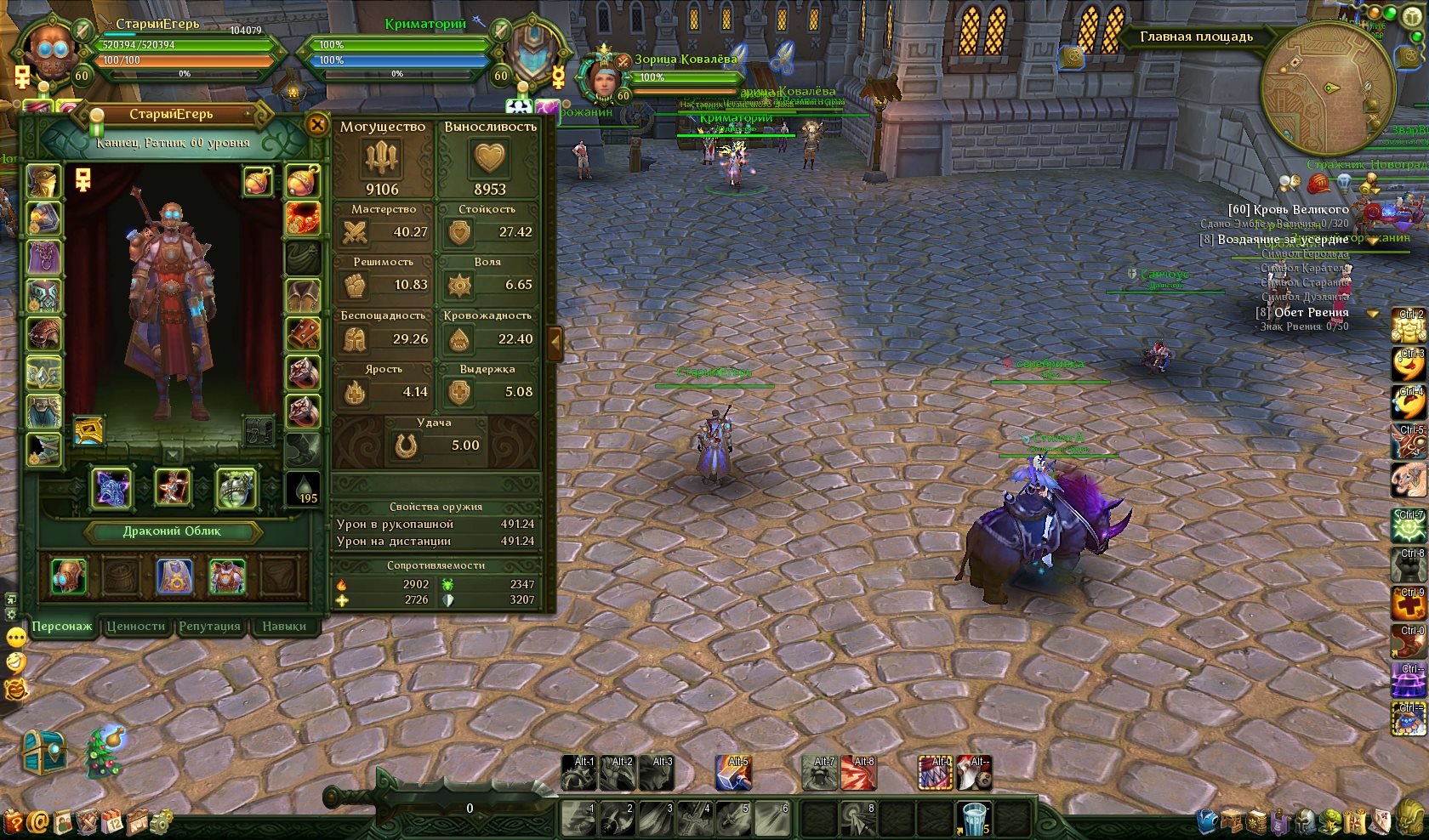Select the Персонаж tab

click(61, 627)
